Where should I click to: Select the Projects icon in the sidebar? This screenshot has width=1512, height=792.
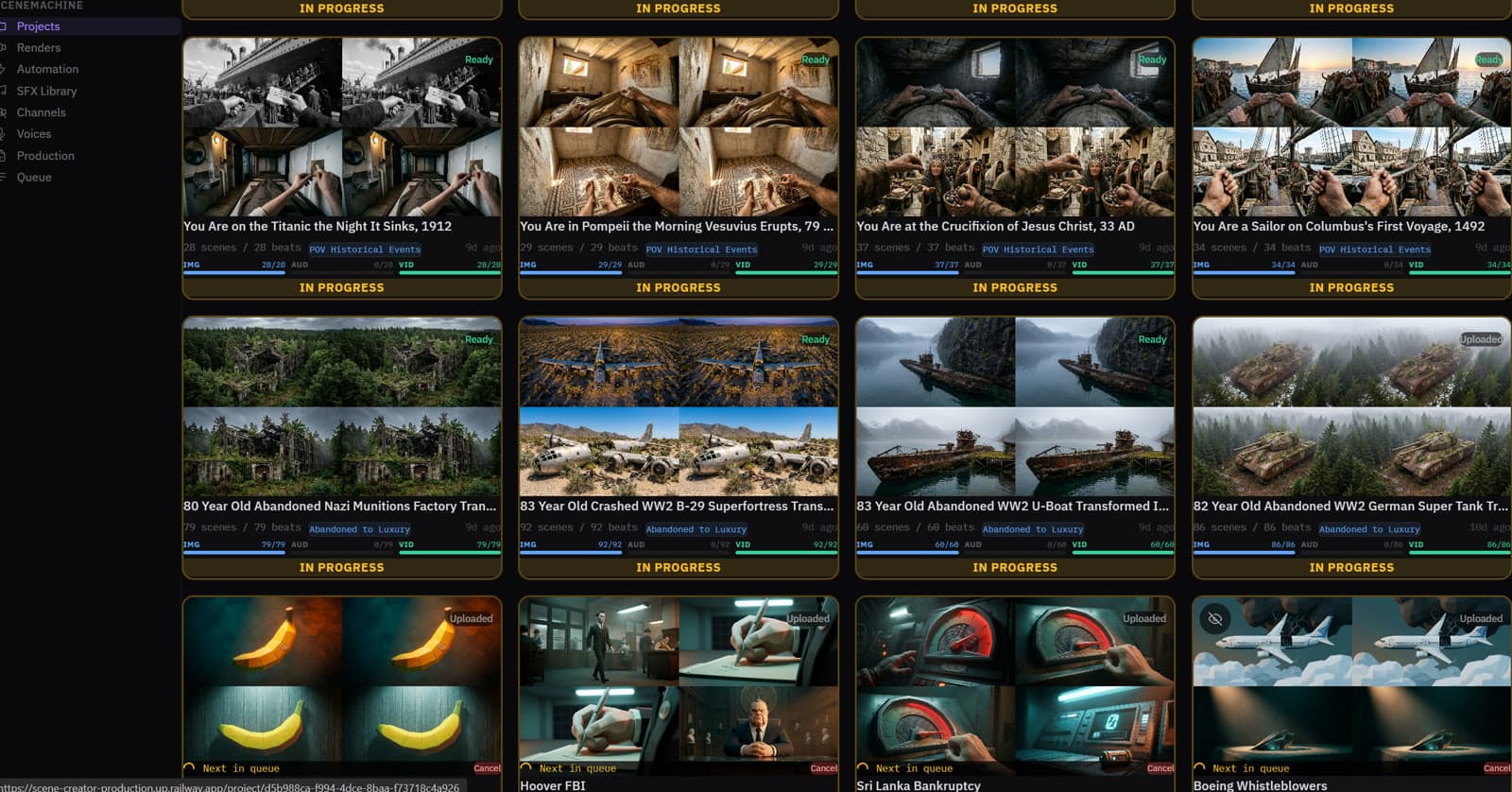(8, 26)
